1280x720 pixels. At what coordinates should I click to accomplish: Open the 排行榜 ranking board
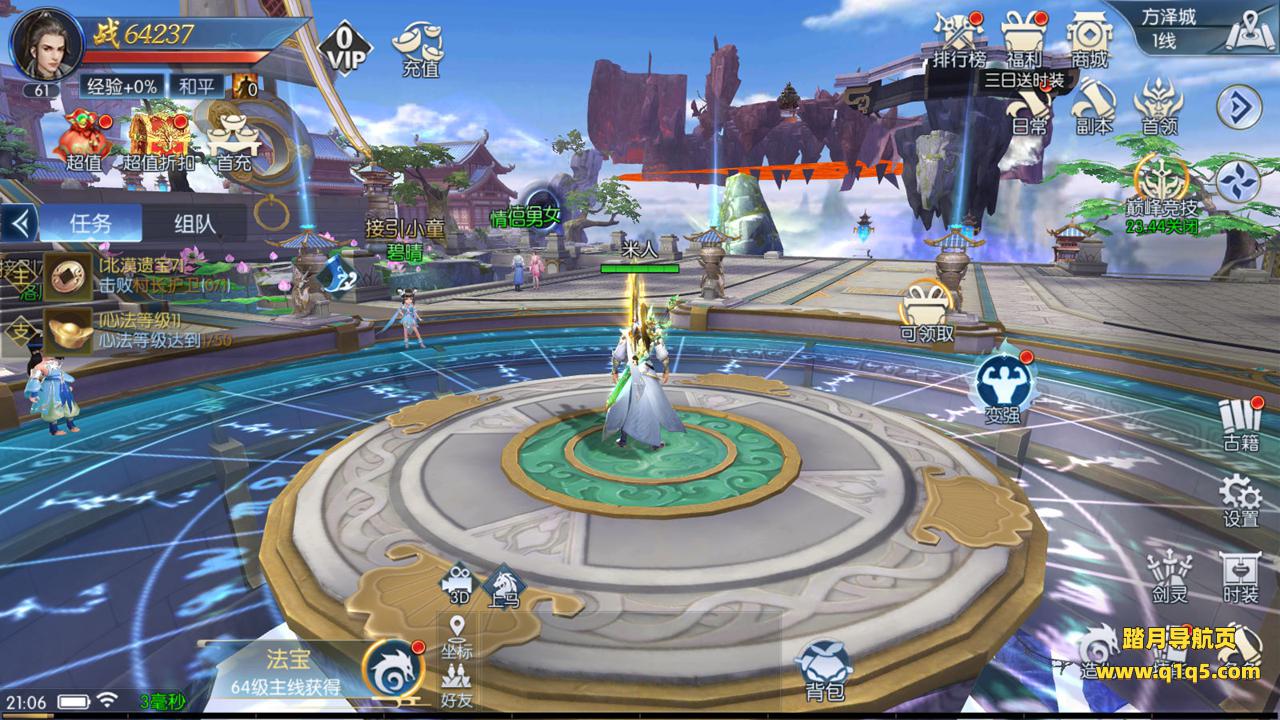959,38
